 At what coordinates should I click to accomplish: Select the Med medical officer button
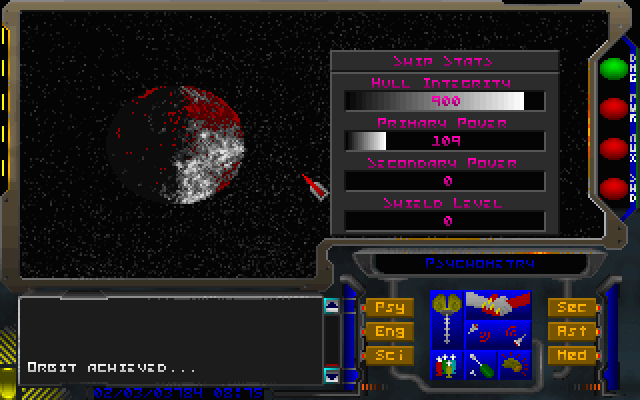(573, 355)
